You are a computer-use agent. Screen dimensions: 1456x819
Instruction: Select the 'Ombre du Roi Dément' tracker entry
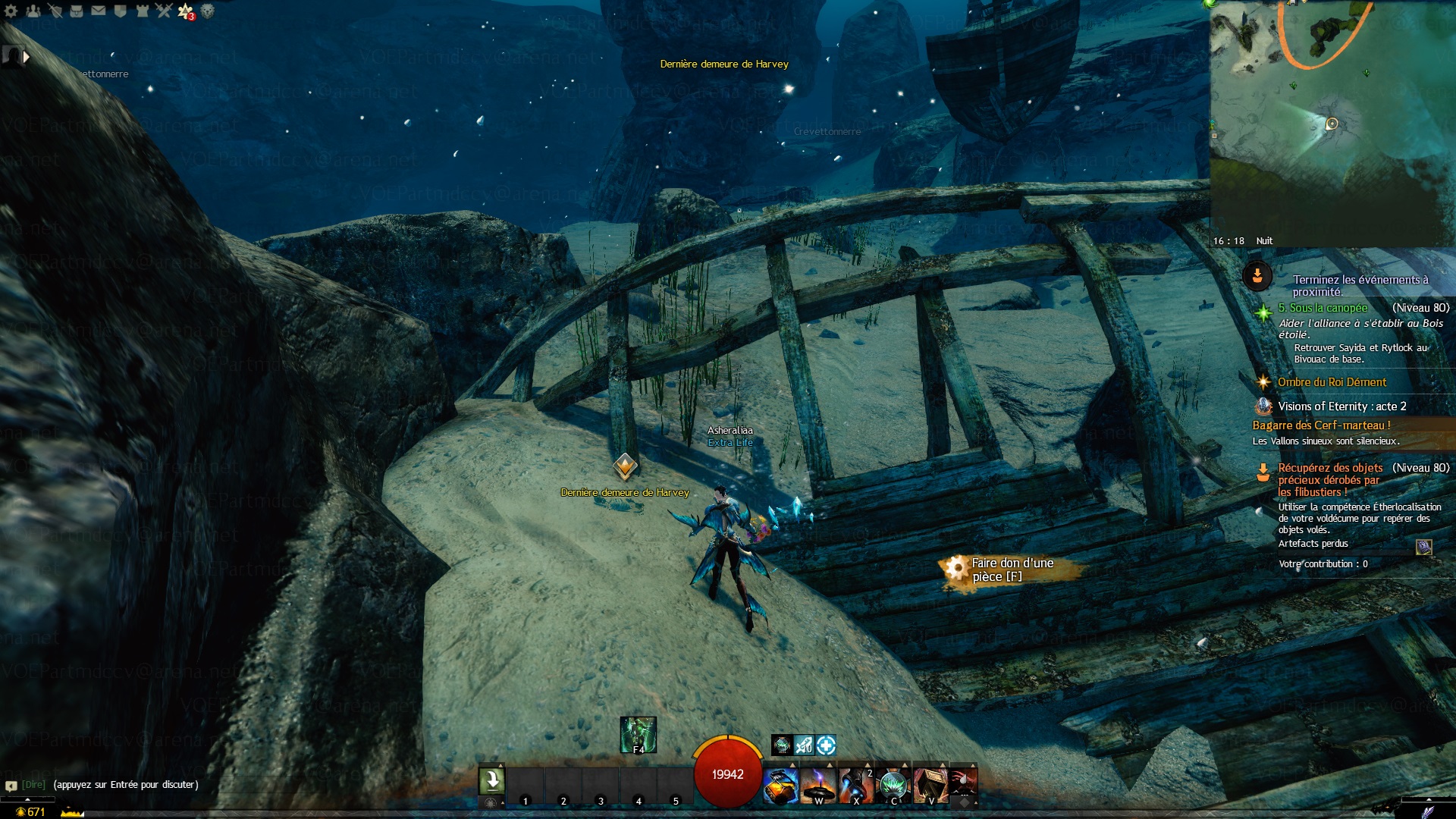pyautogui.click(x=1332, y=382)
